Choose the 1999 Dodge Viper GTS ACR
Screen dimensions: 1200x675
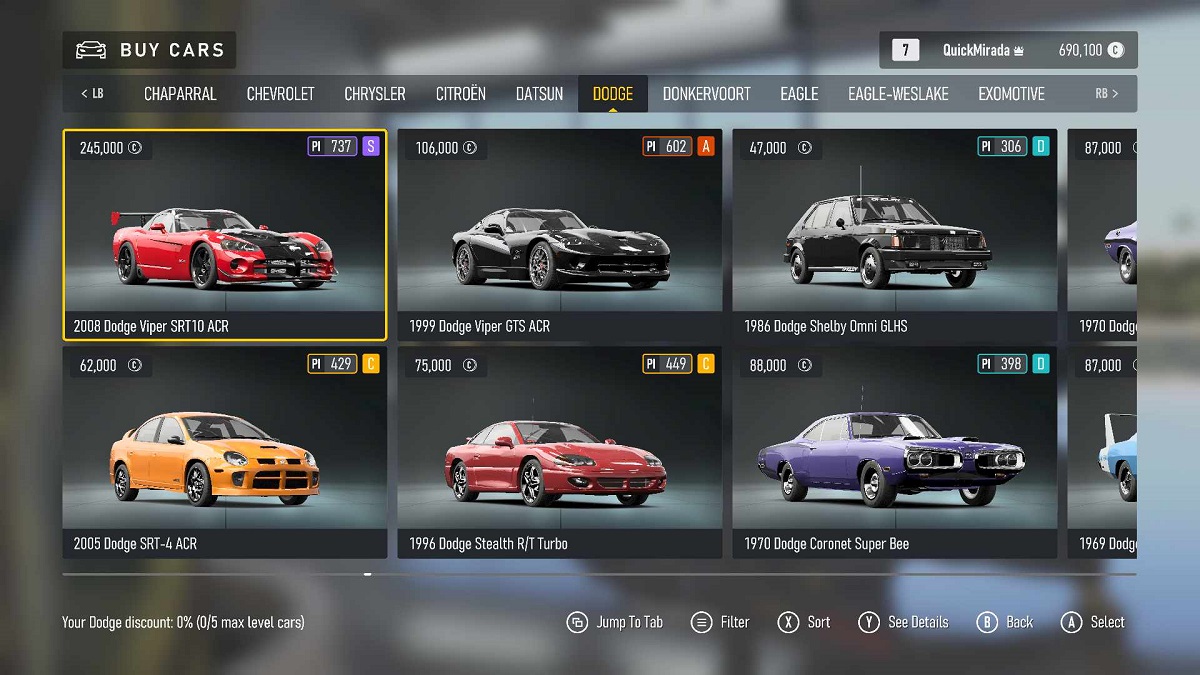coord(559,235)
